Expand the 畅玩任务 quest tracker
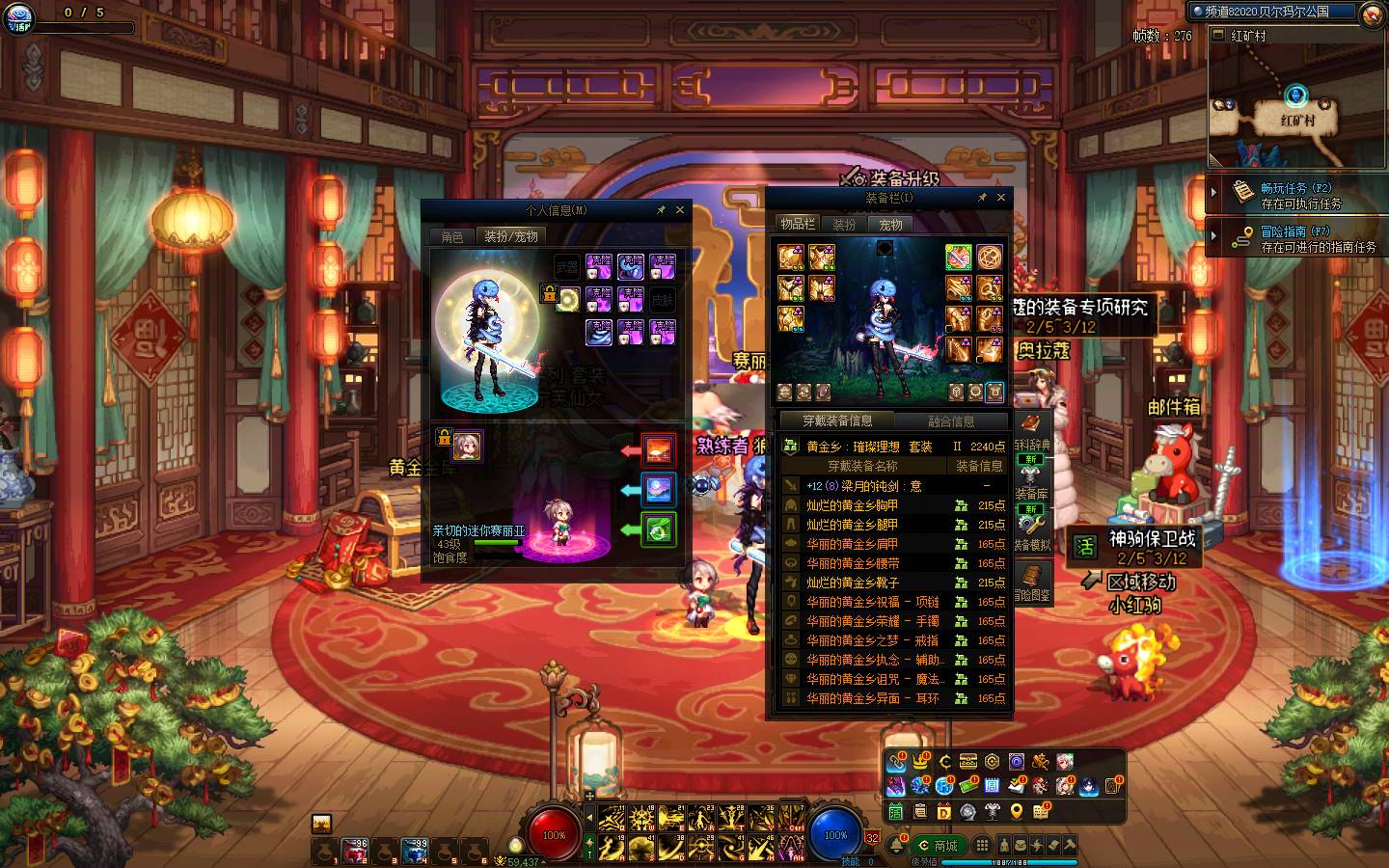 (x=1214, y=193)
